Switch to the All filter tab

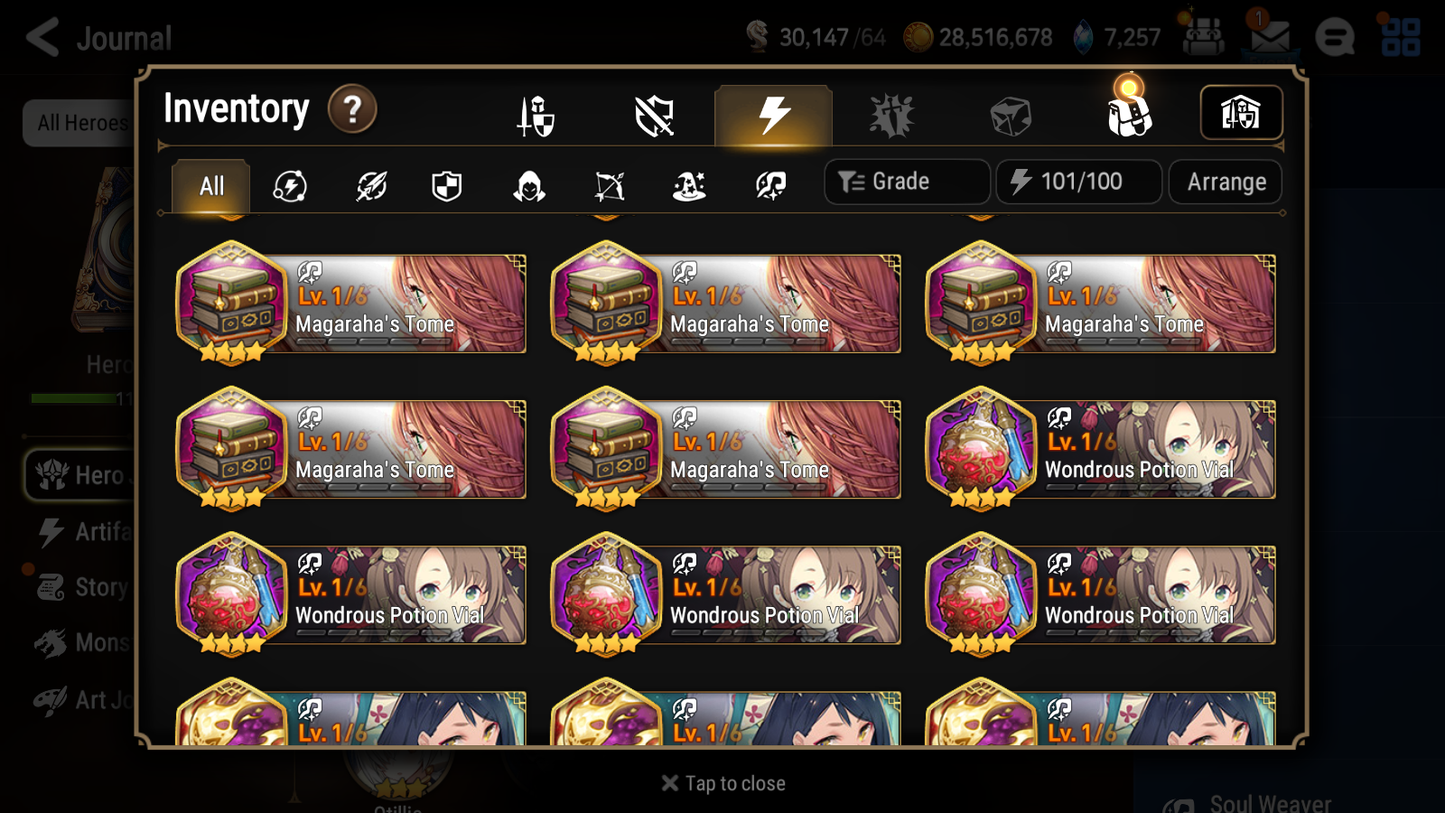[x=210, y=185]
